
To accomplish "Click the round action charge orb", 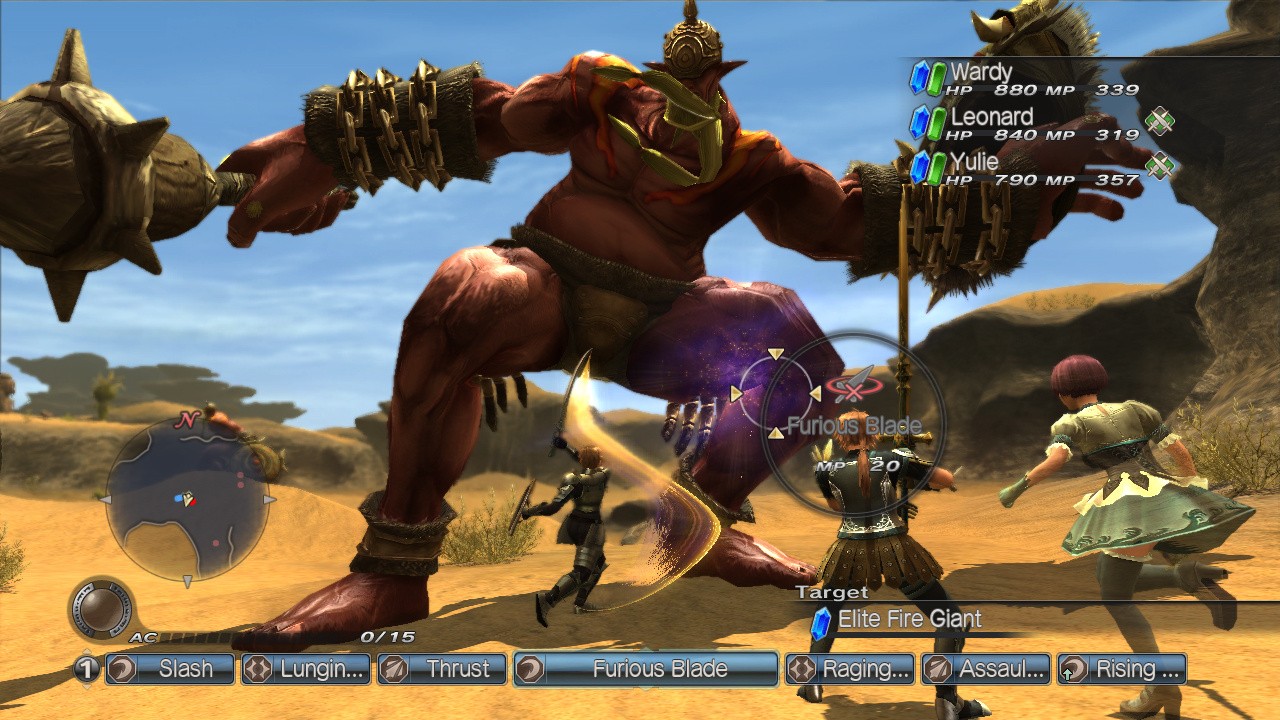I will pyautogui.click(x=101, y=609).
